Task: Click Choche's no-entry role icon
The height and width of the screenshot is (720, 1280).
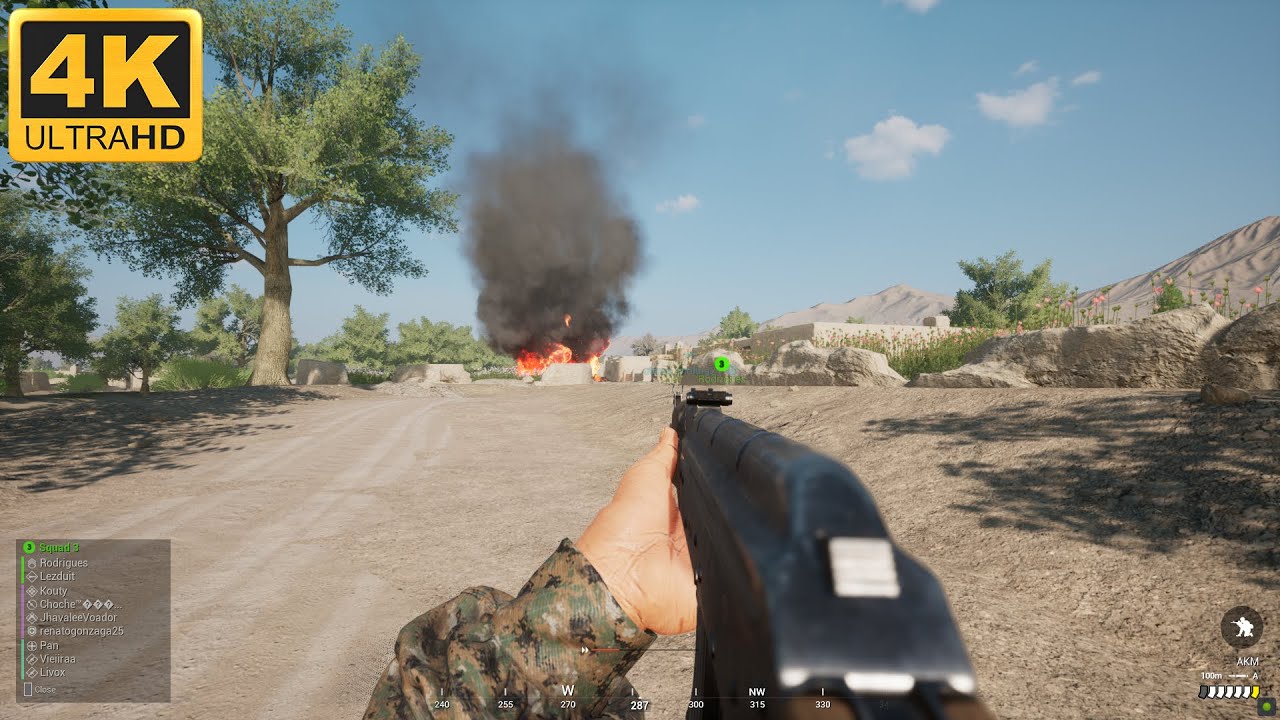Action: coord(33,604)
